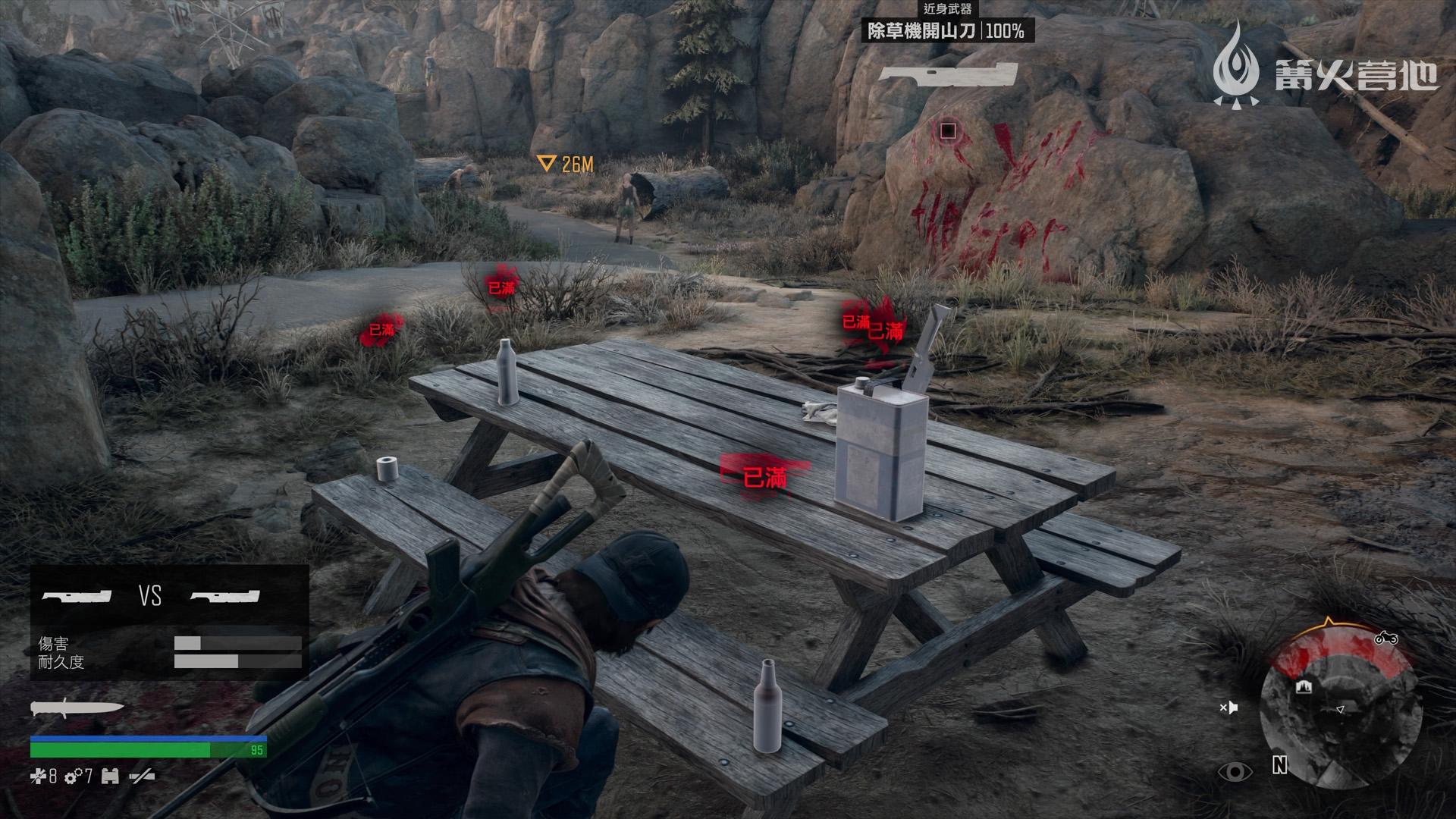Select the binoculars icon
This screenshot has height=819, width=1456.
pos(110,777)
